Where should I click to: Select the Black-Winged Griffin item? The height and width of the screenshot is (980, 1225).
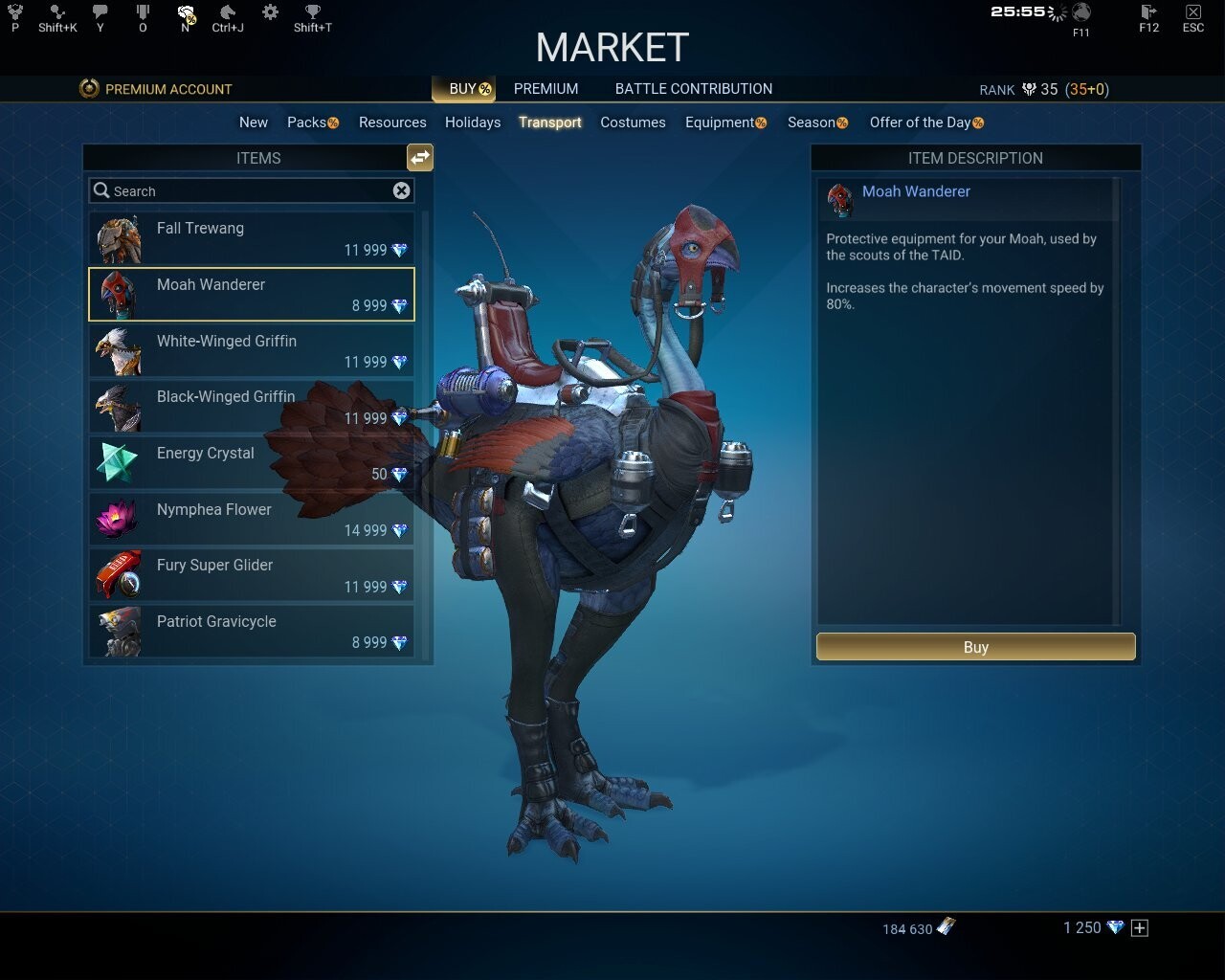click(251, 407)
